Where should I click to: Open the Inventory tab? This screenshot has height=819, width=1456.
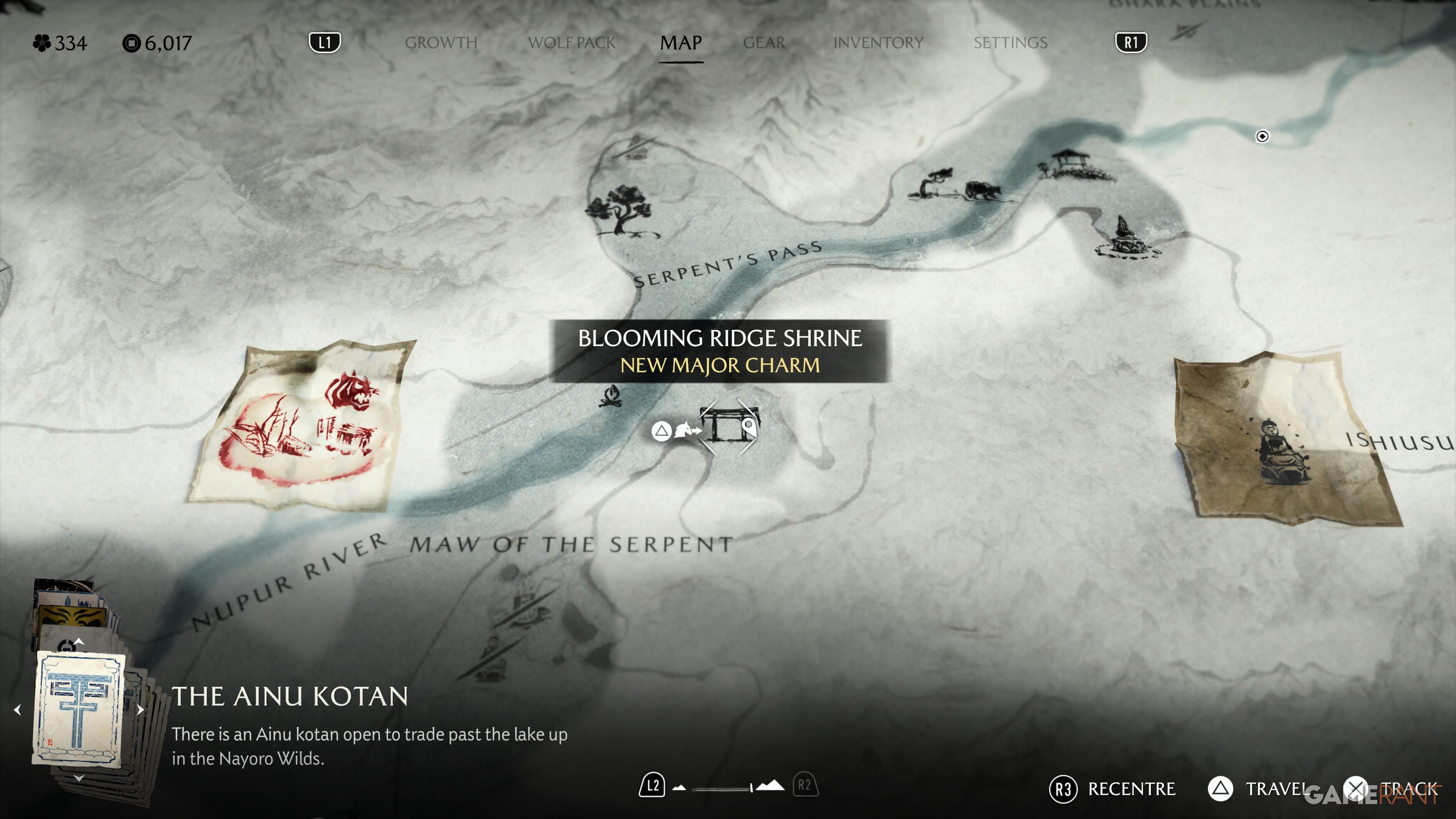(878, 43)
